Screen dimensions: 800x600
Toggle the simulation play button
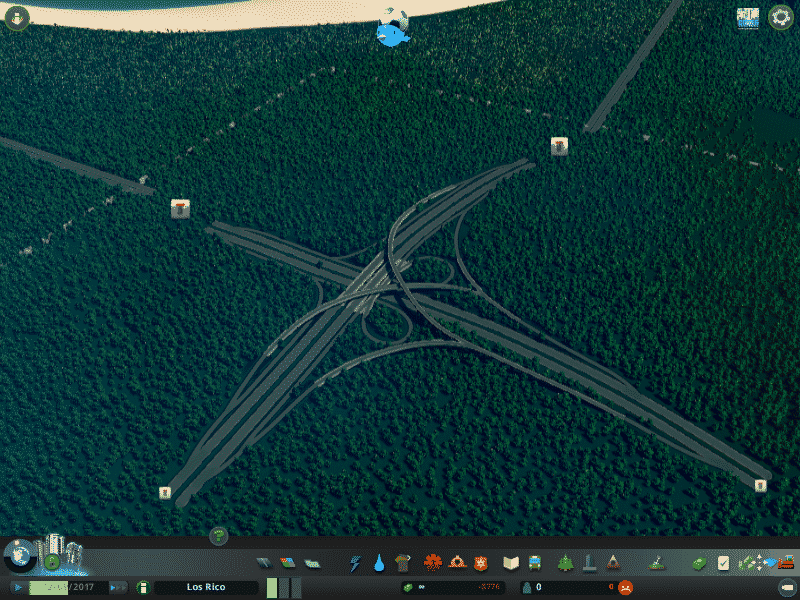point(18,587)
